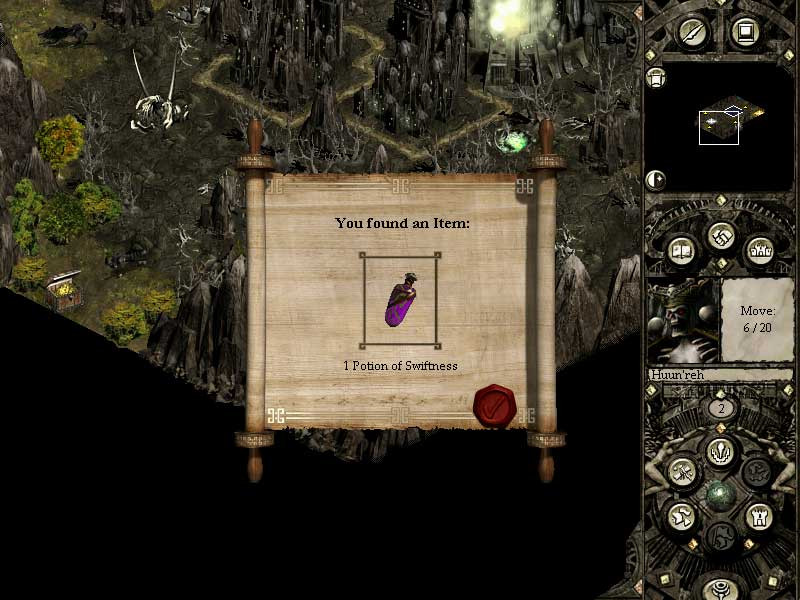Click the minimap overview
The image size is (800, 600).
(719, 127)
